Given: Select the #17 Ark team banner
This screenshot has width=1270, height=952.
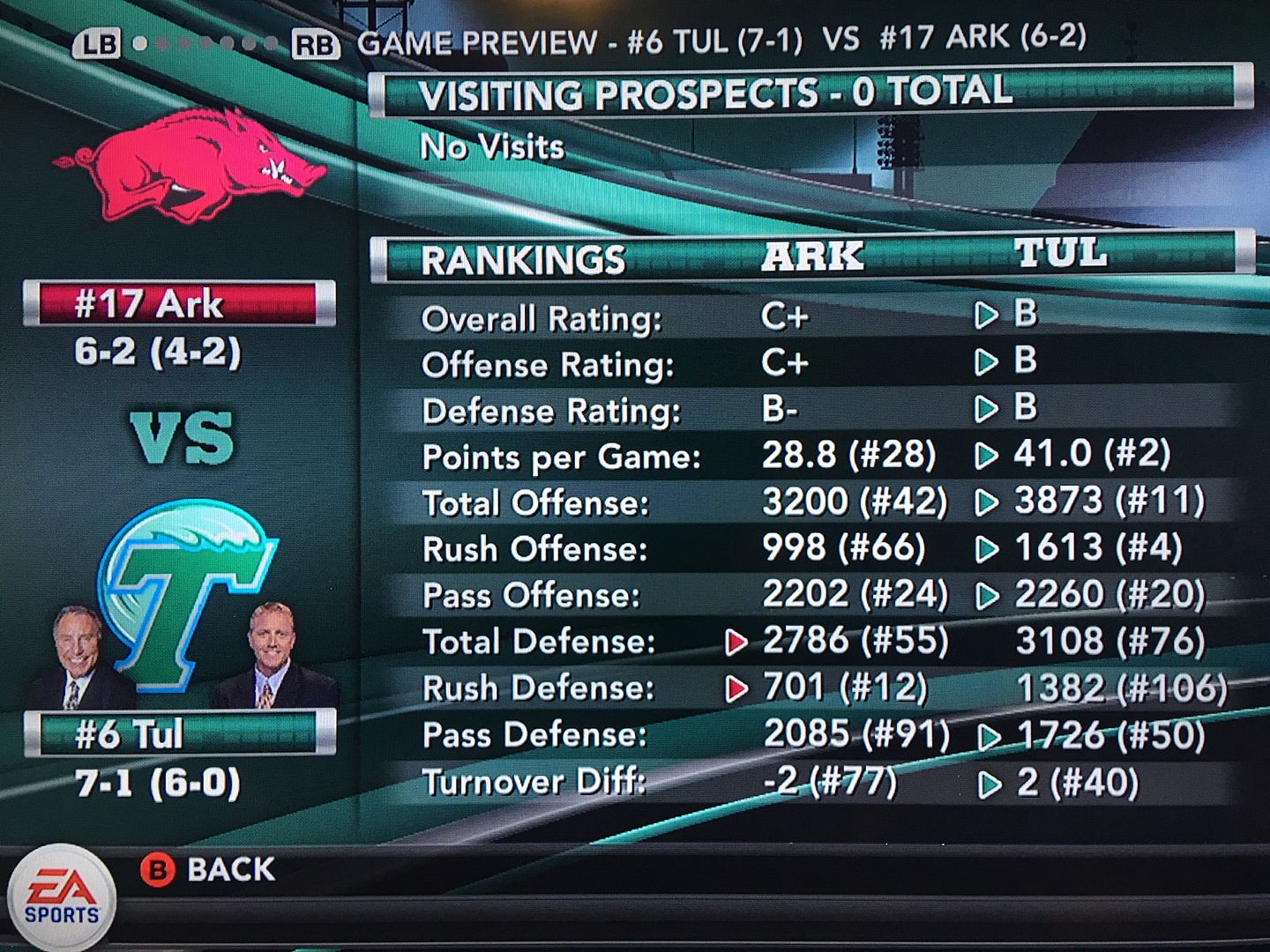Looking at the screenshot, I should point(178,304).
